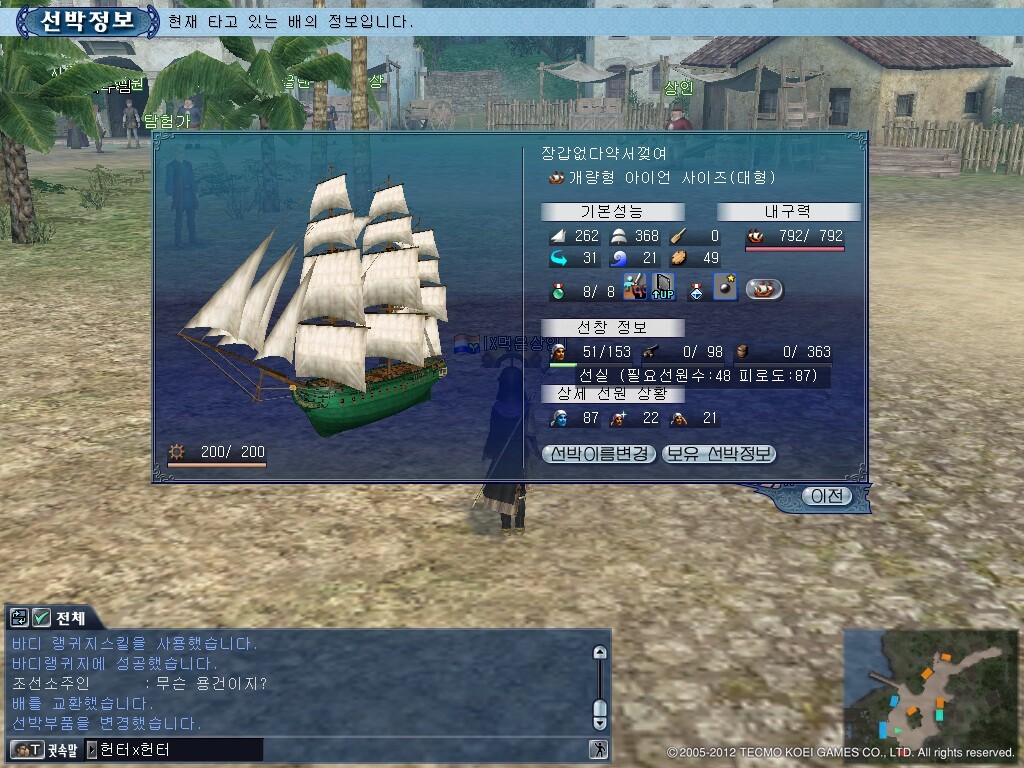The image size is (1024, 768).
Task: Click the 선박이름변경 rename ship button
Action: pos(600,454)
